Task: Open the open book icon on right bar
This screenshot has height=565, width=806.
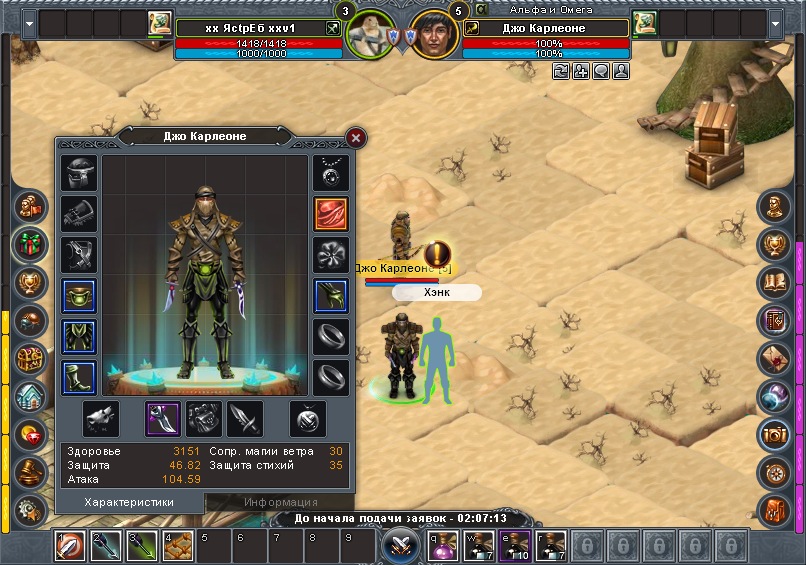Action: (x=774, y=283)
